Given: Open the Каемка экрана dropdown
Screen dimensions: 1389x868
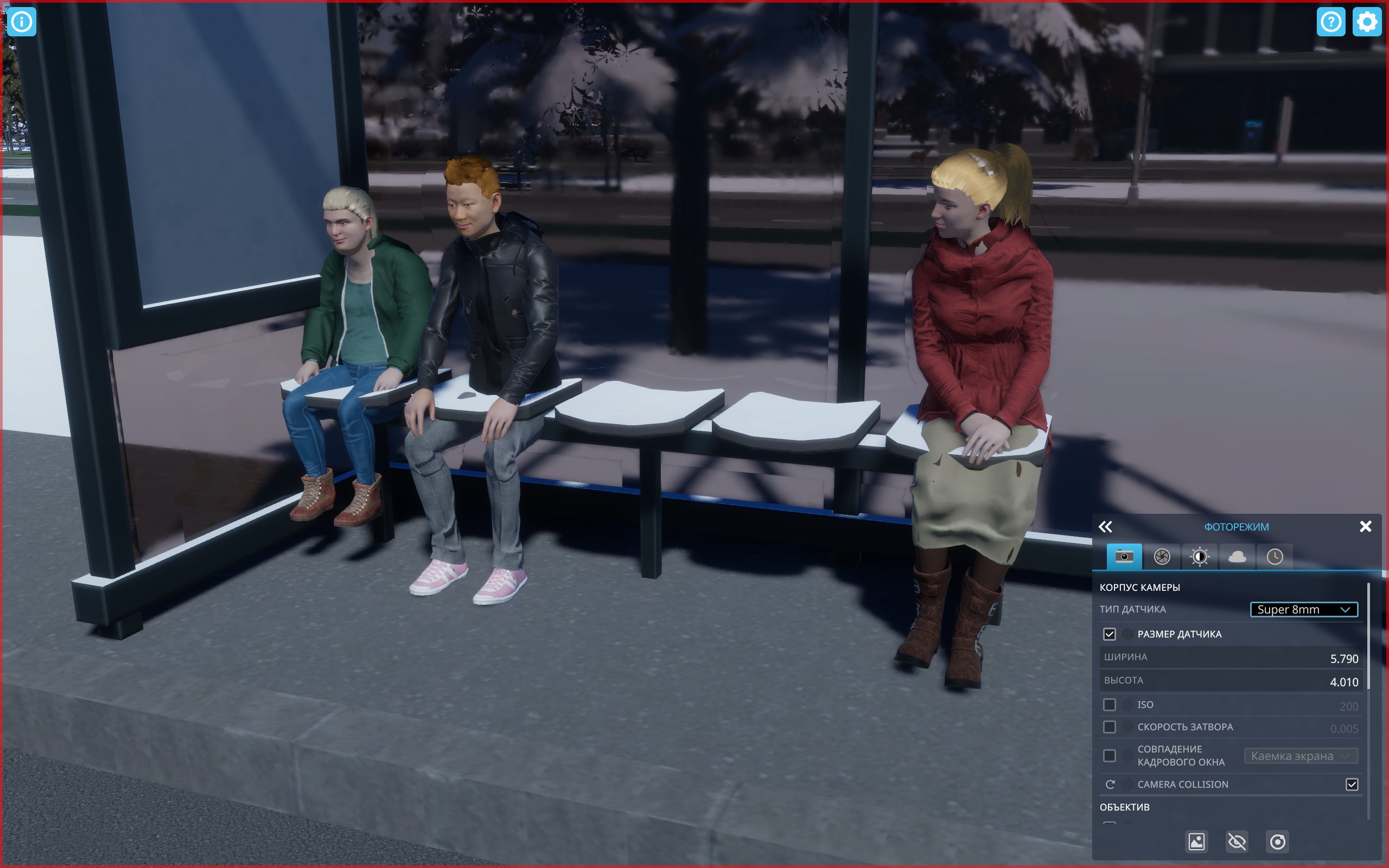Looking at the screenshot, I should (1301, 756).
